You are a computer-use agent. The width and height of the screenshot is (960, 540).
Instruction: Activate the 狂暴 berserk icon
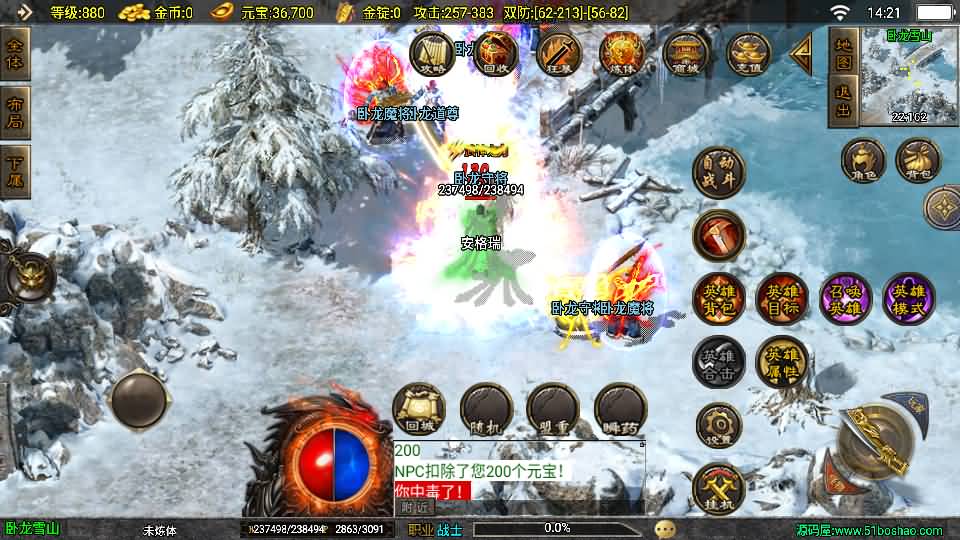point(559,54)
